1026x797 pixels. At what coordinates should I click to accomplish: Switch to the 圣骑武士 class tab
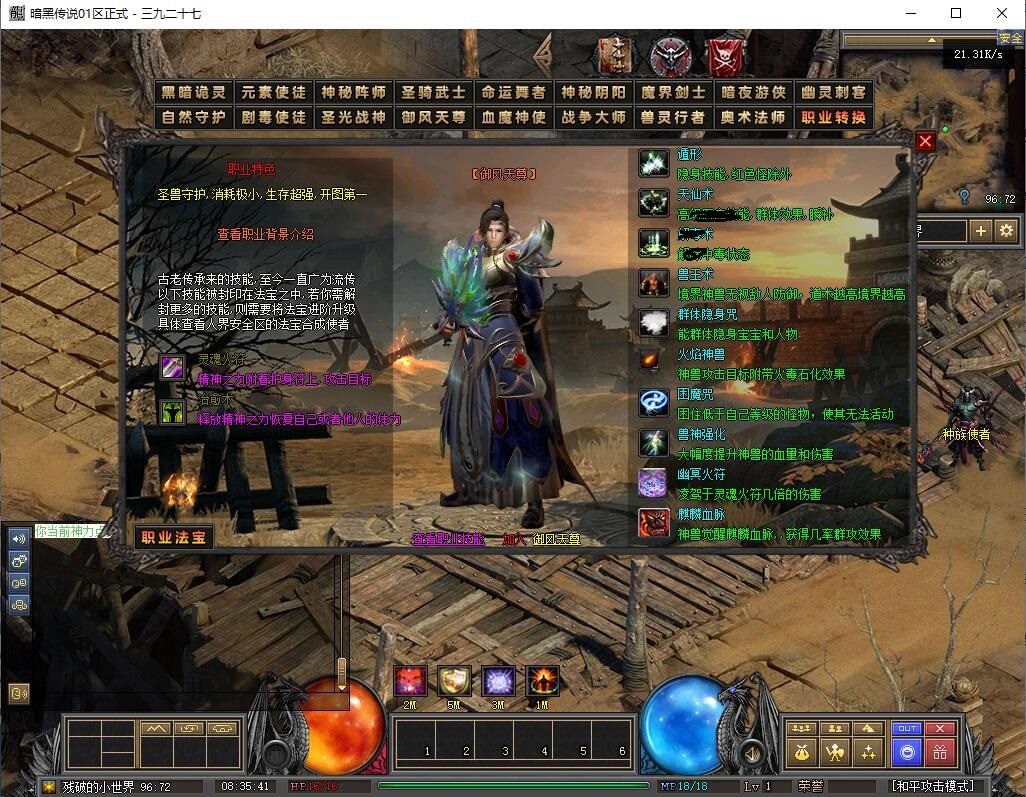point(434,92)
